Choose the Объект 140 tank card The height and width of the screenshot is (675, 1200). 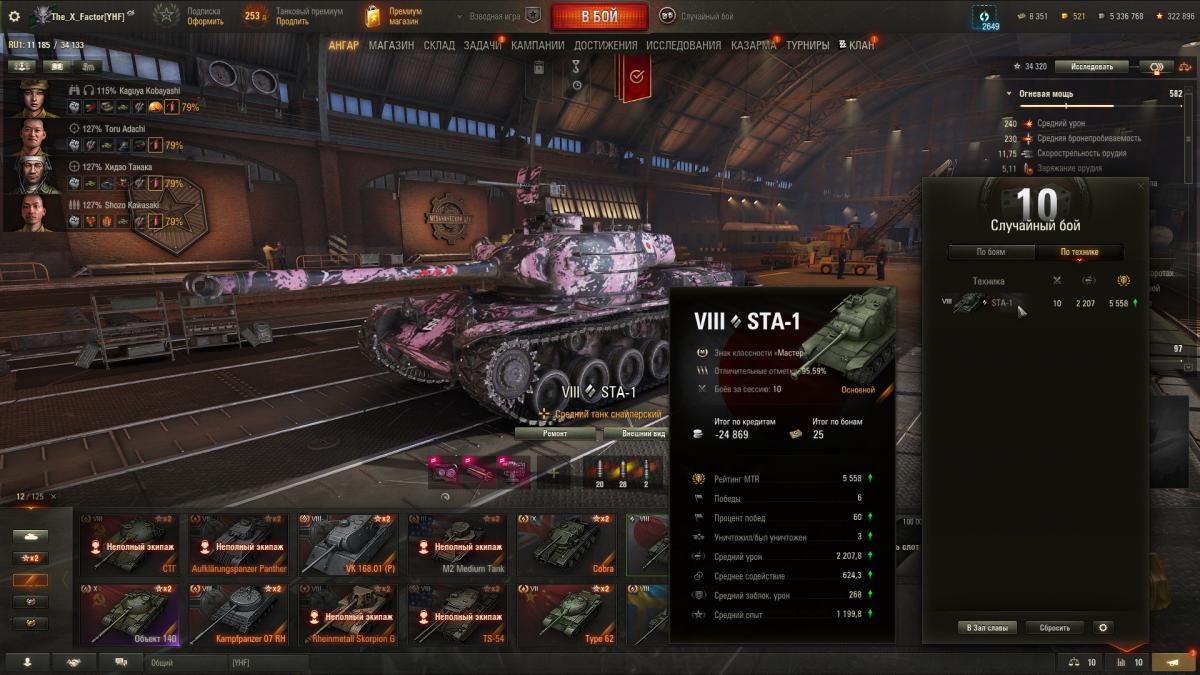[x=129, y=615]
